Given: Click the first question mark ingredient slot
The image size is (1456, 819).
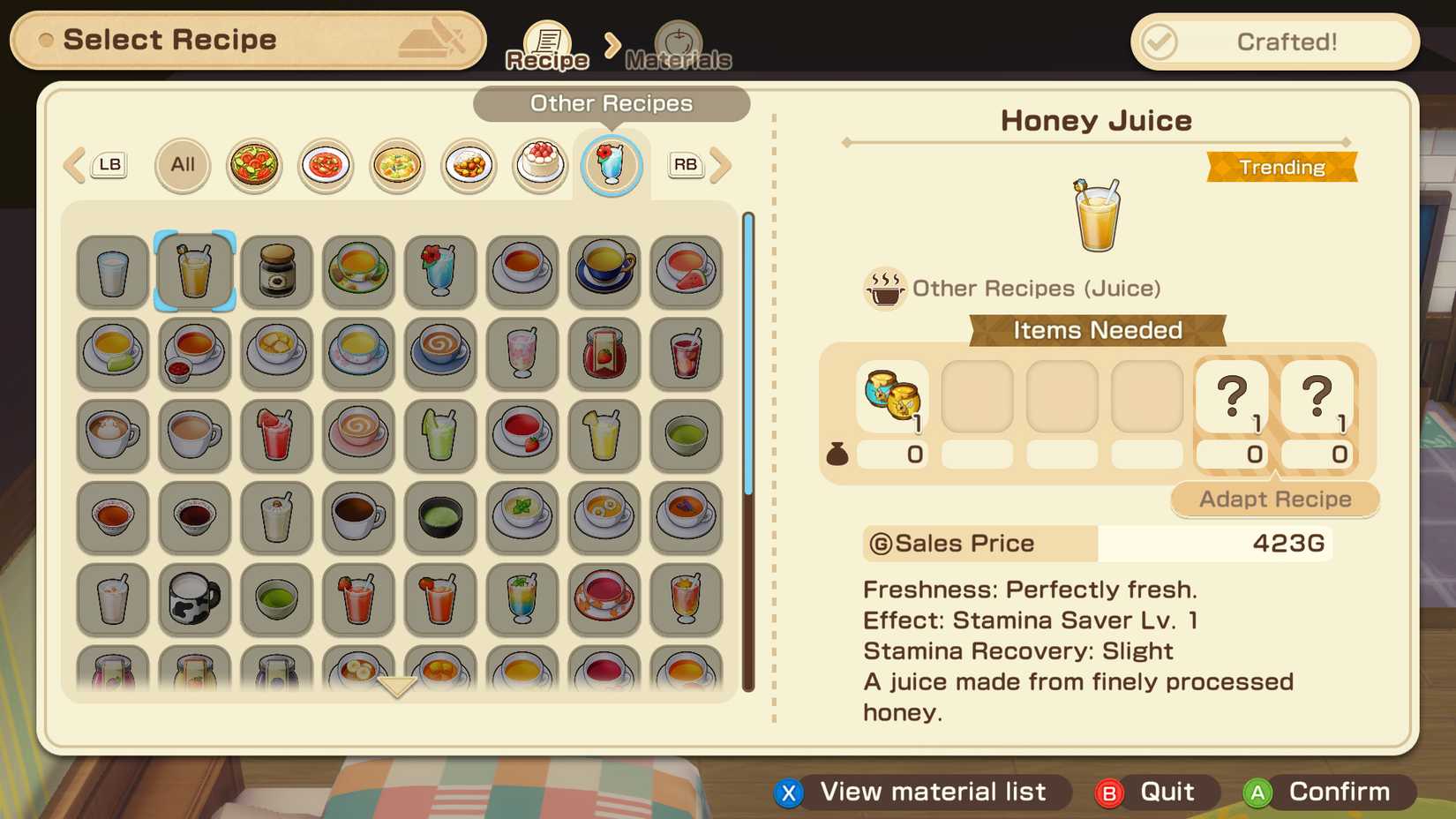Looking at the screenshot, I should [1232, 397].
